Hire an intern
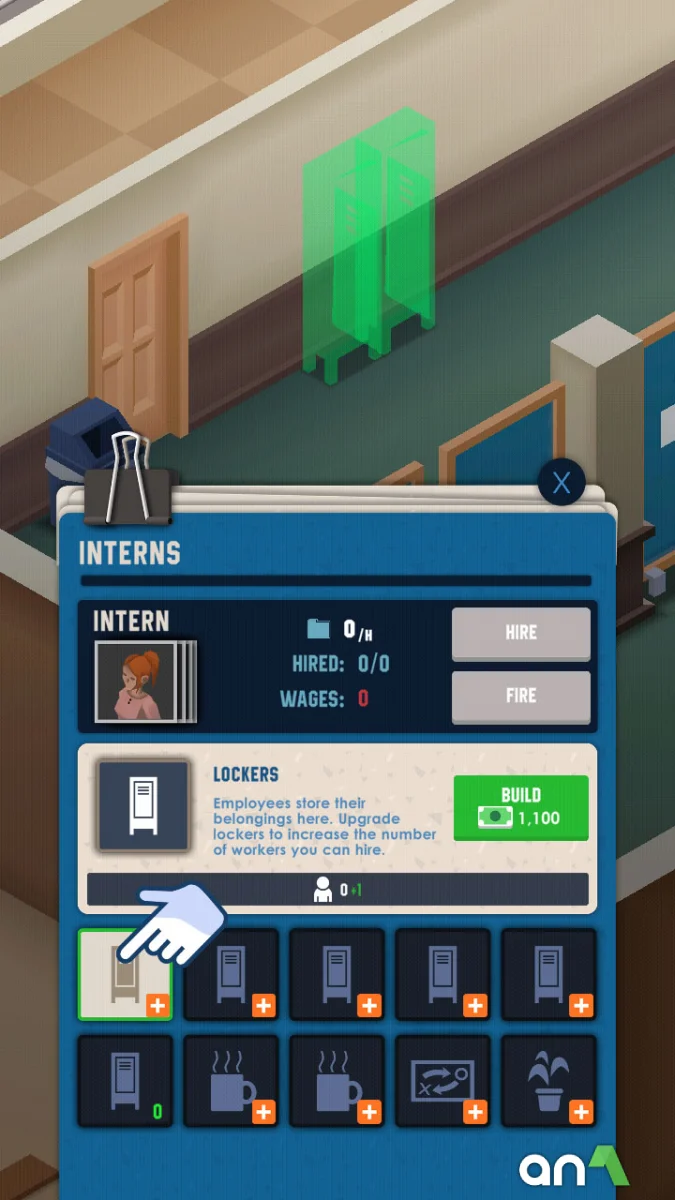The height and width of the screenshot is (1200, 675). [521, 633]
